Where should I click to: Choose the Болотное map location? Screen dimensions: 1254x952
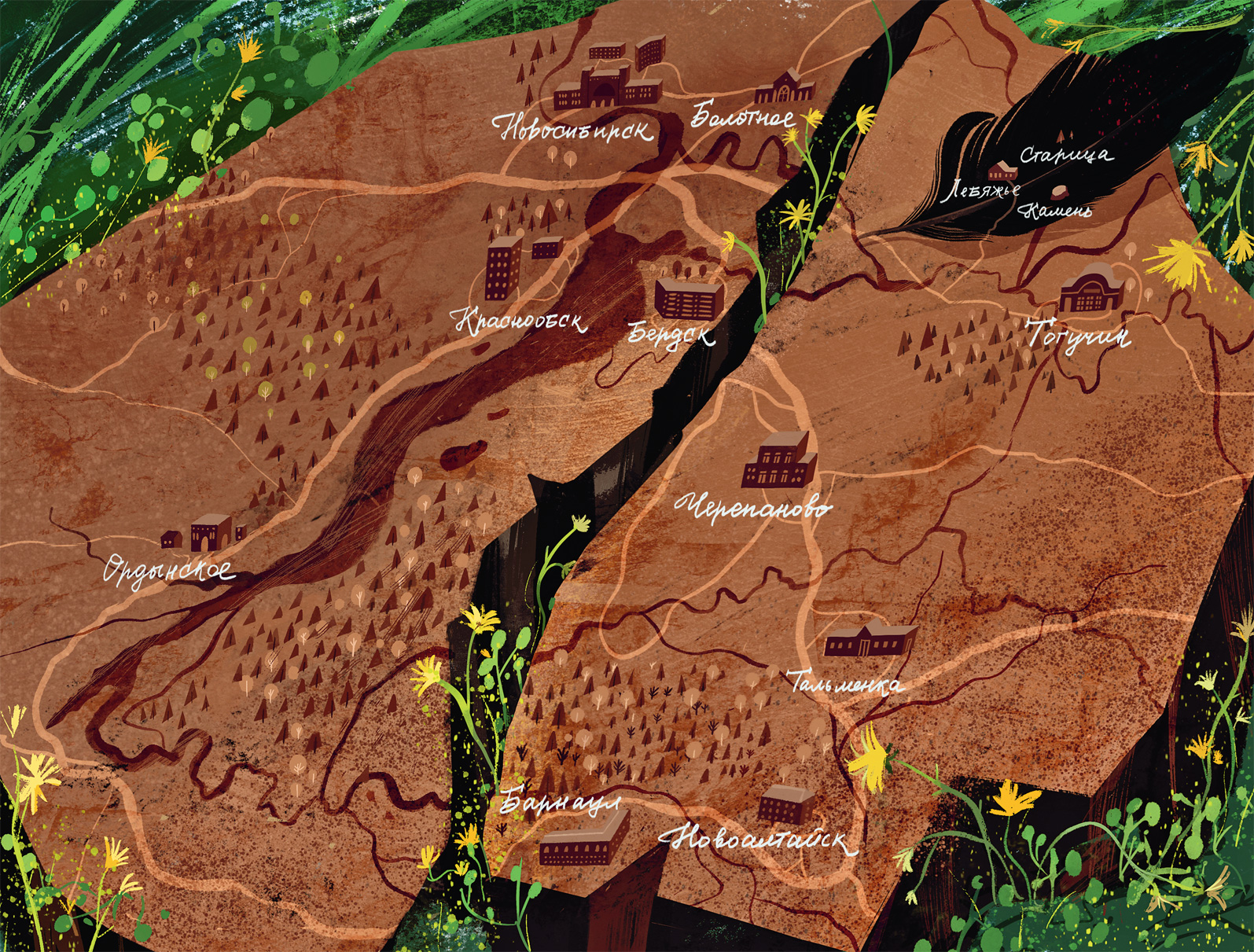[742, 118]
